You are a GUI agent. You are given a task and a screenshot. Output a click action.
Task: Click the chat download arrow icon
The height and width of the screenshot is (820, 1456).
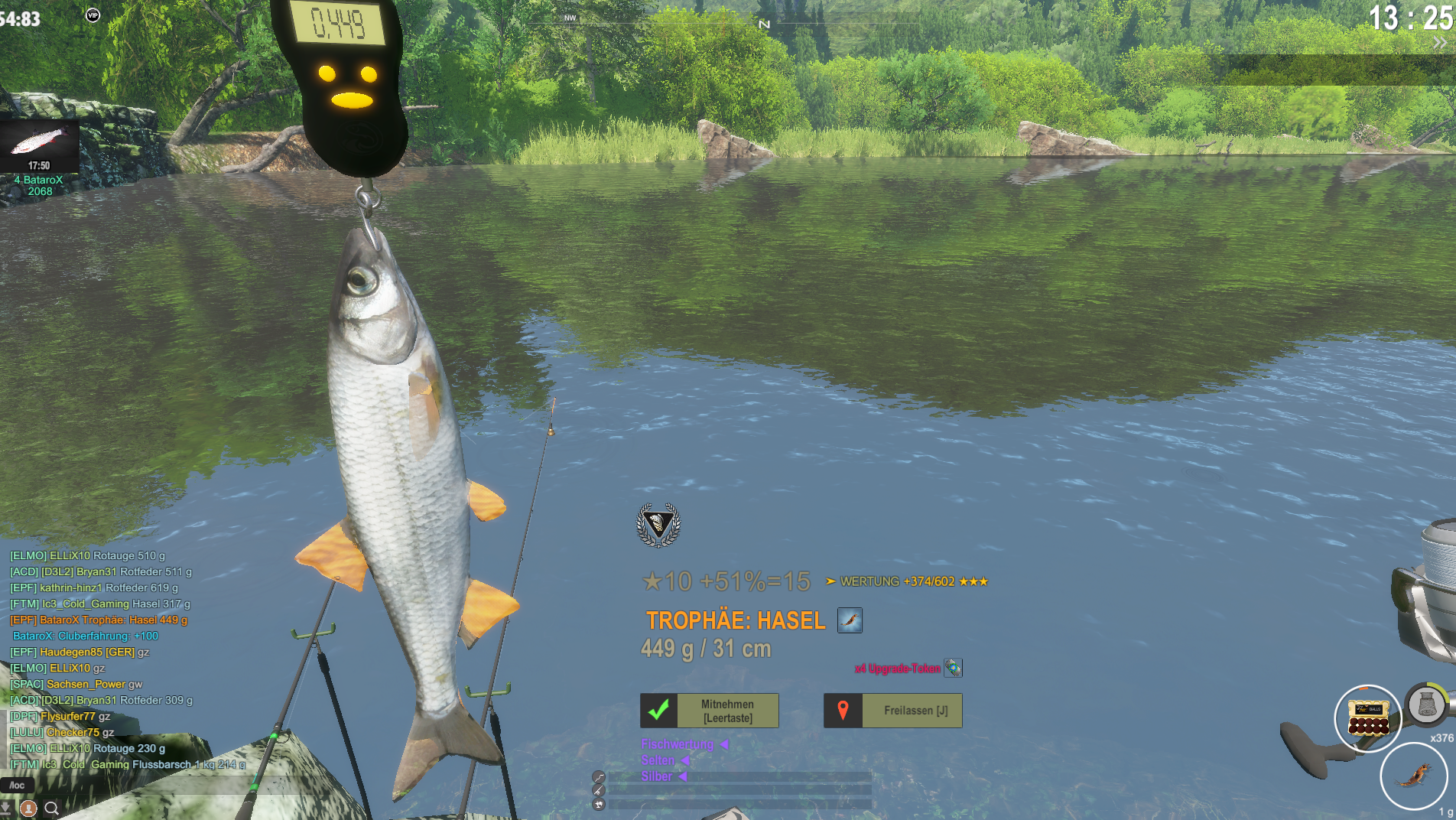point(6,808)
